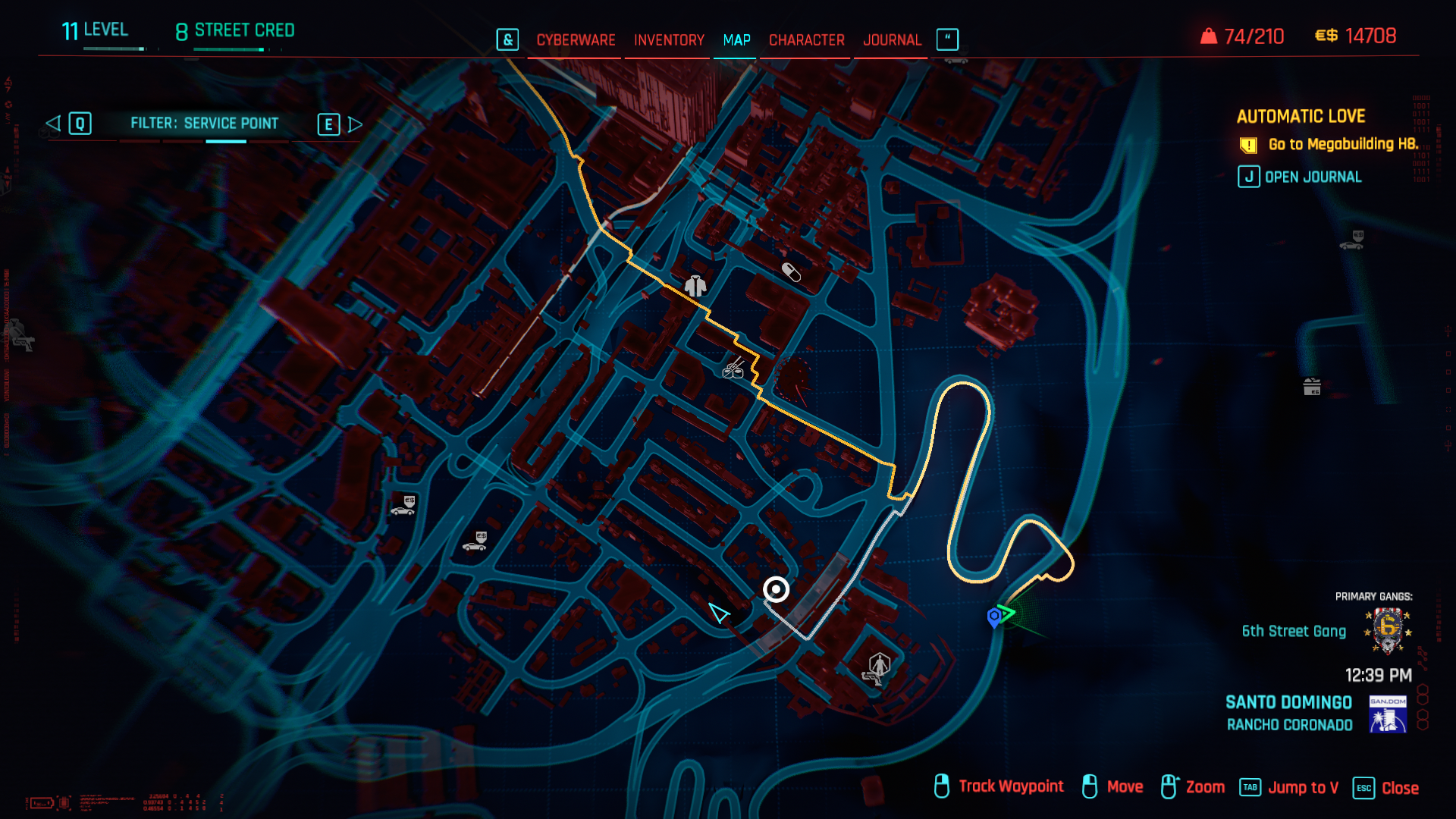
Task: Select the junk shop box marker
Action: (x=1312, y=387)
